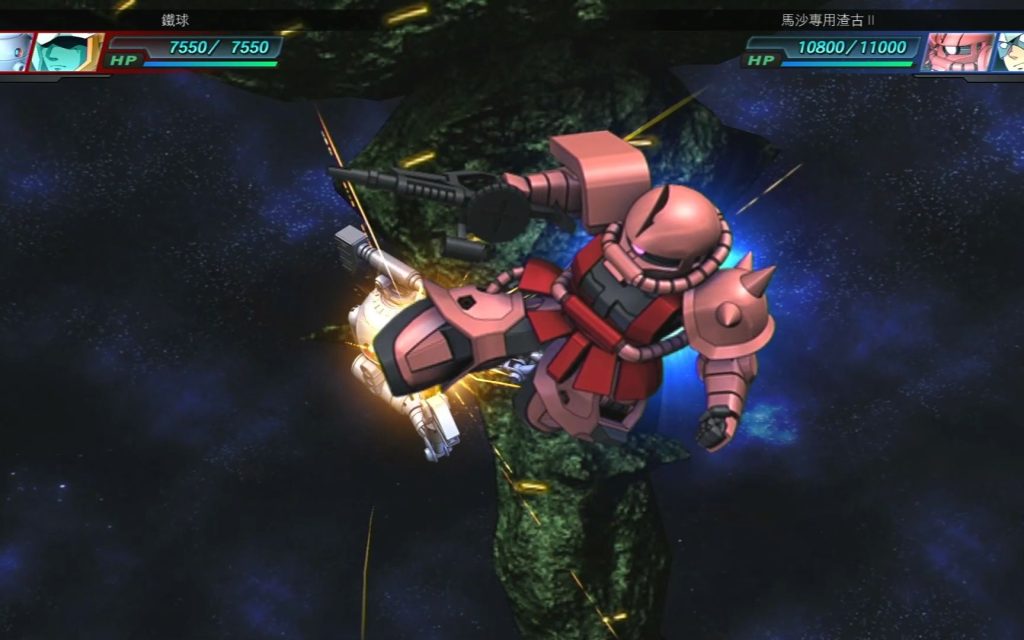Select the masked pilot portrait beside Zaku
The image size is (1024, 640).
click(1009, 51)
